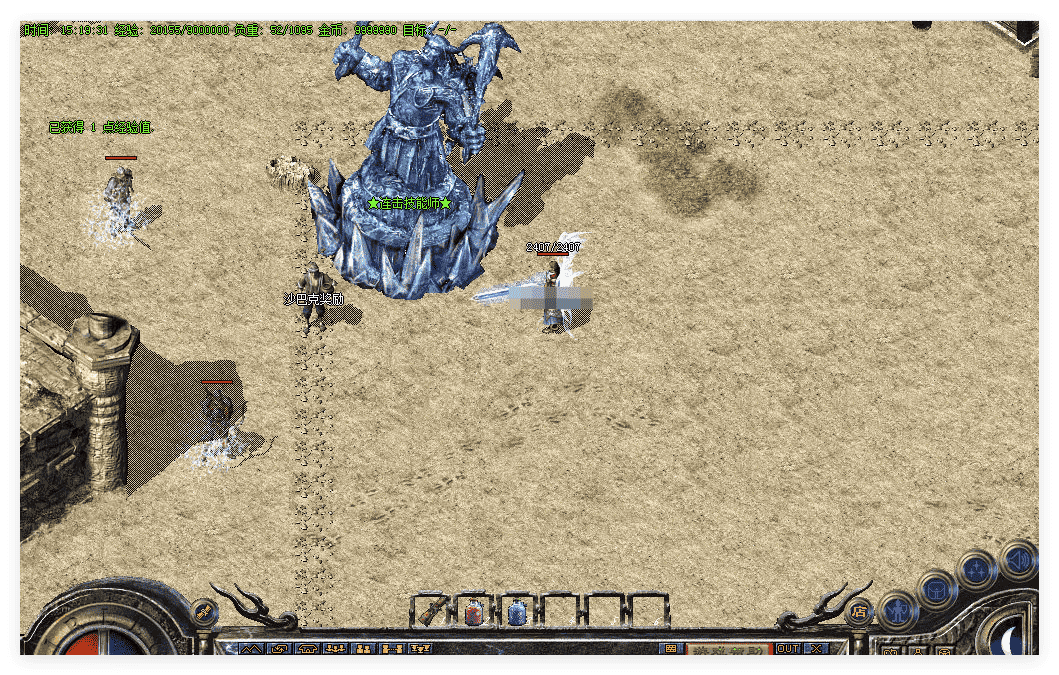Use the red potion in the belt slot
The height and width of the screenshot is (675, 1059).
pyautogui.click(x=474, y=611)
